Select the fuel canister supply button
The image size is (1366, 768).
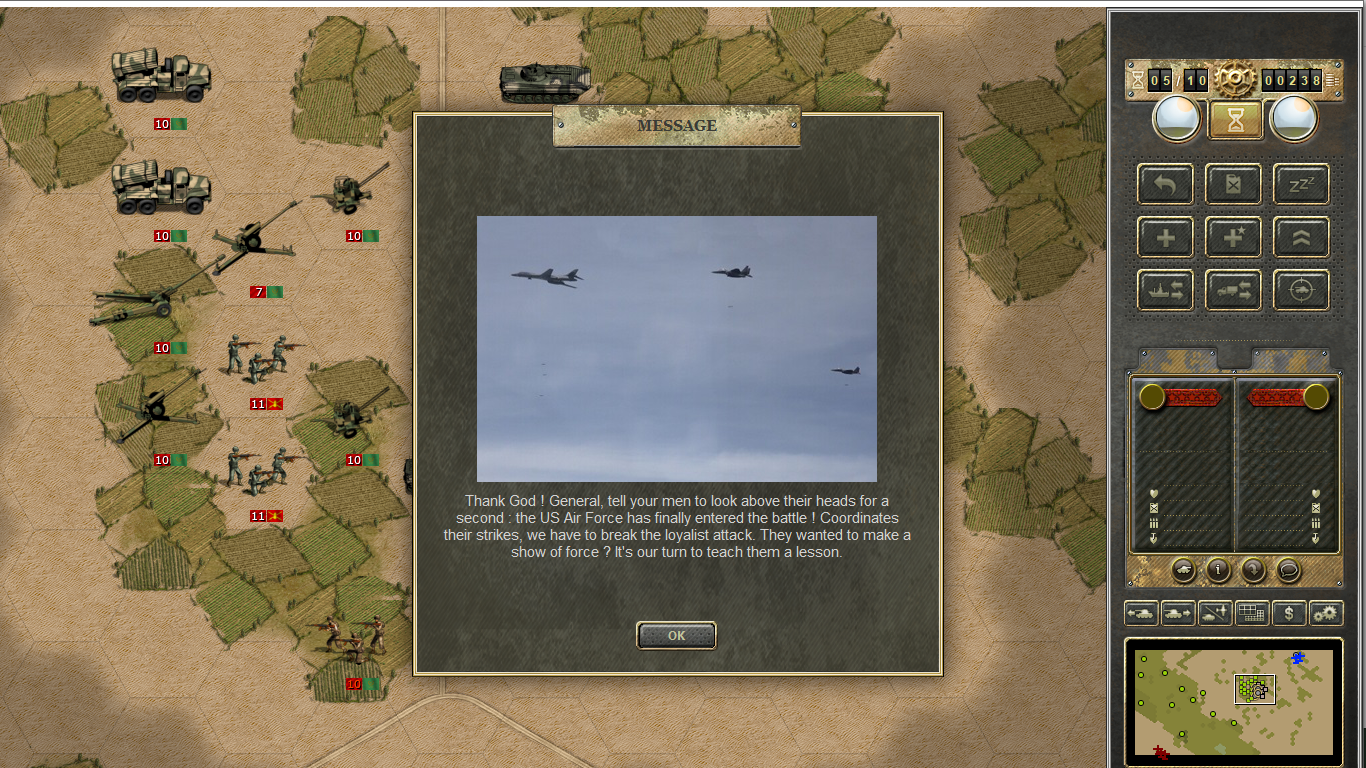[1233, 184]
